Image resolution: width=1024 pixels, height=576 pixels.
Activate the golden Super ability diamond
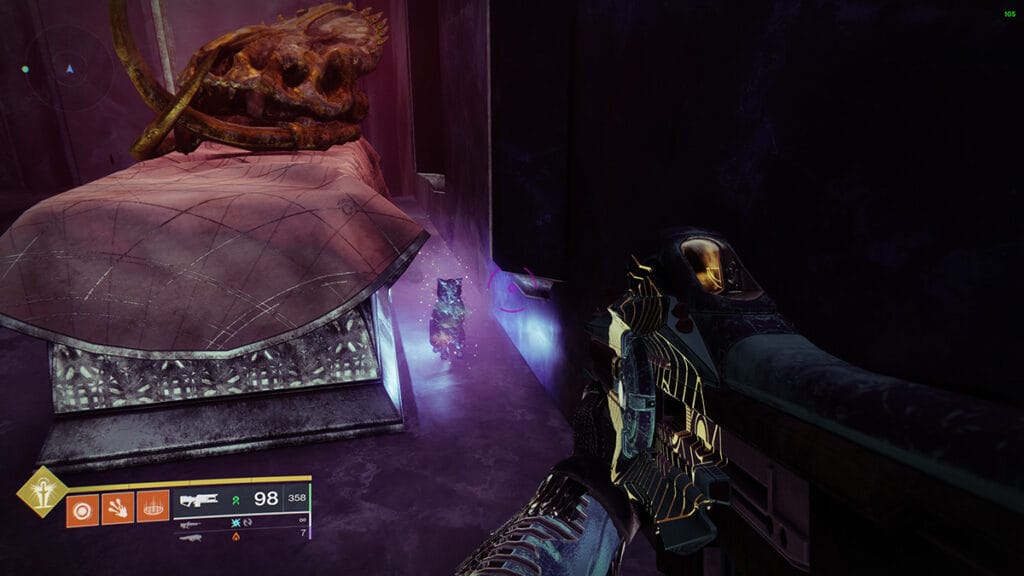(x=42, y=491)
